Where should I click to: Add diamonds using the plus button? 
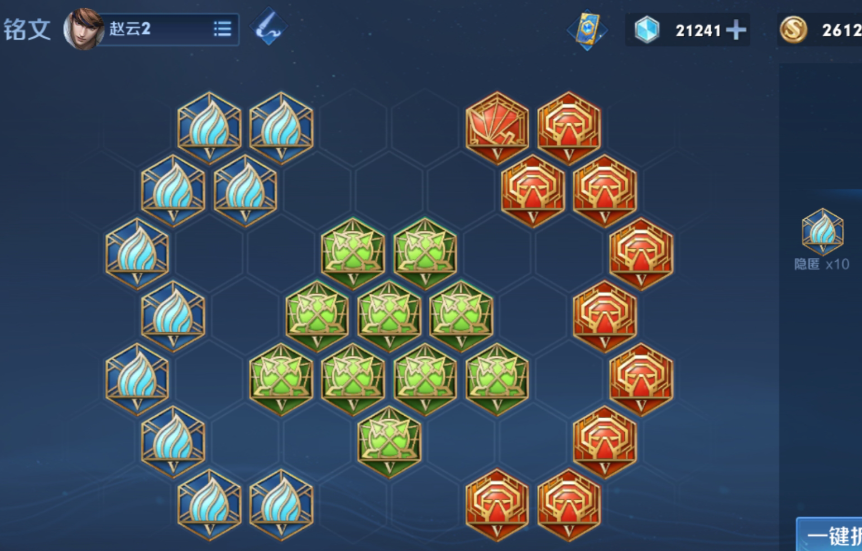[736, 30]
